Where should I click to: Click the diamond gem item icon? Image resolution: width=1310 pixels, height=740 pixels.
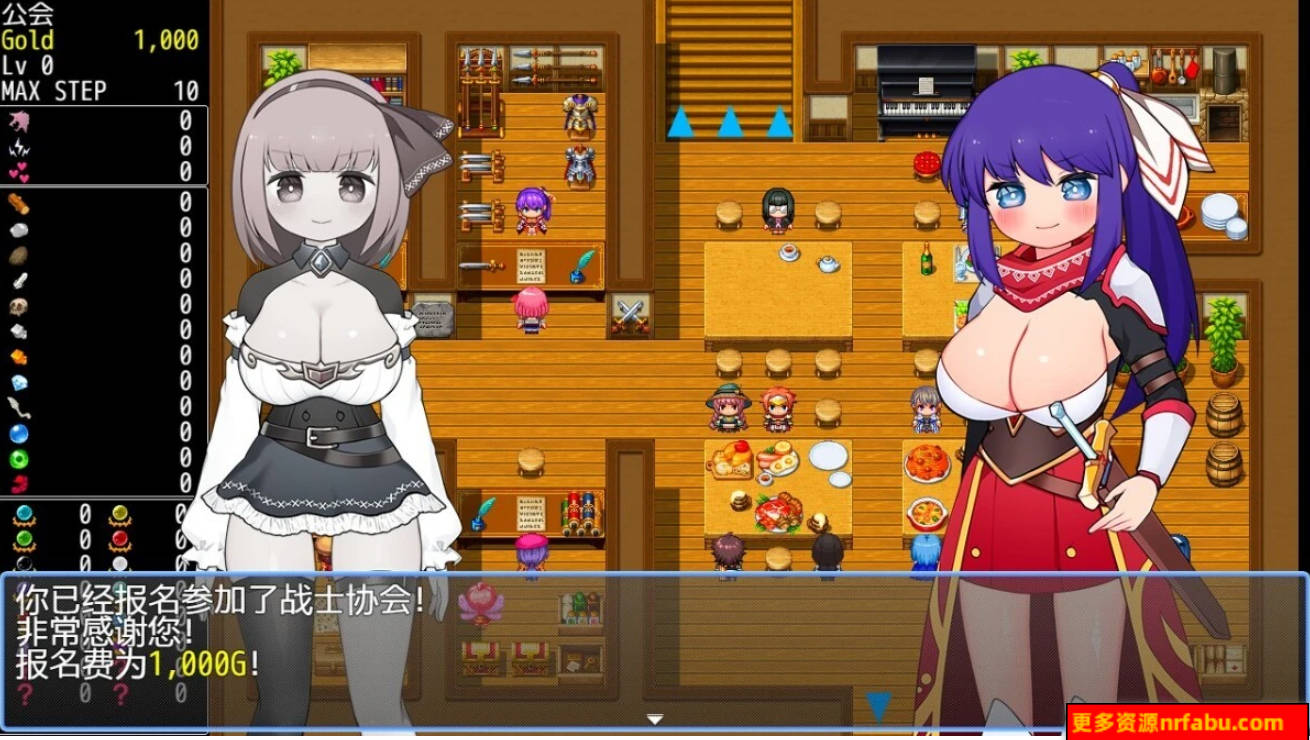coord(17,383)
